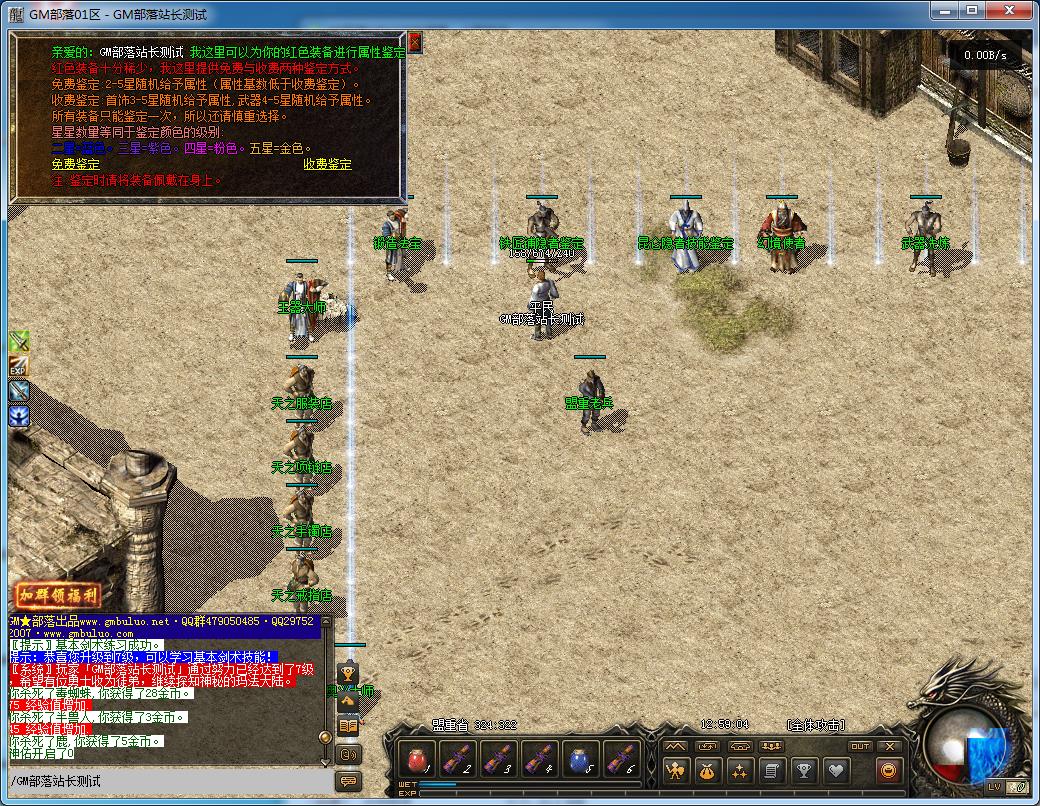Open the inventory bag icon

708,770
